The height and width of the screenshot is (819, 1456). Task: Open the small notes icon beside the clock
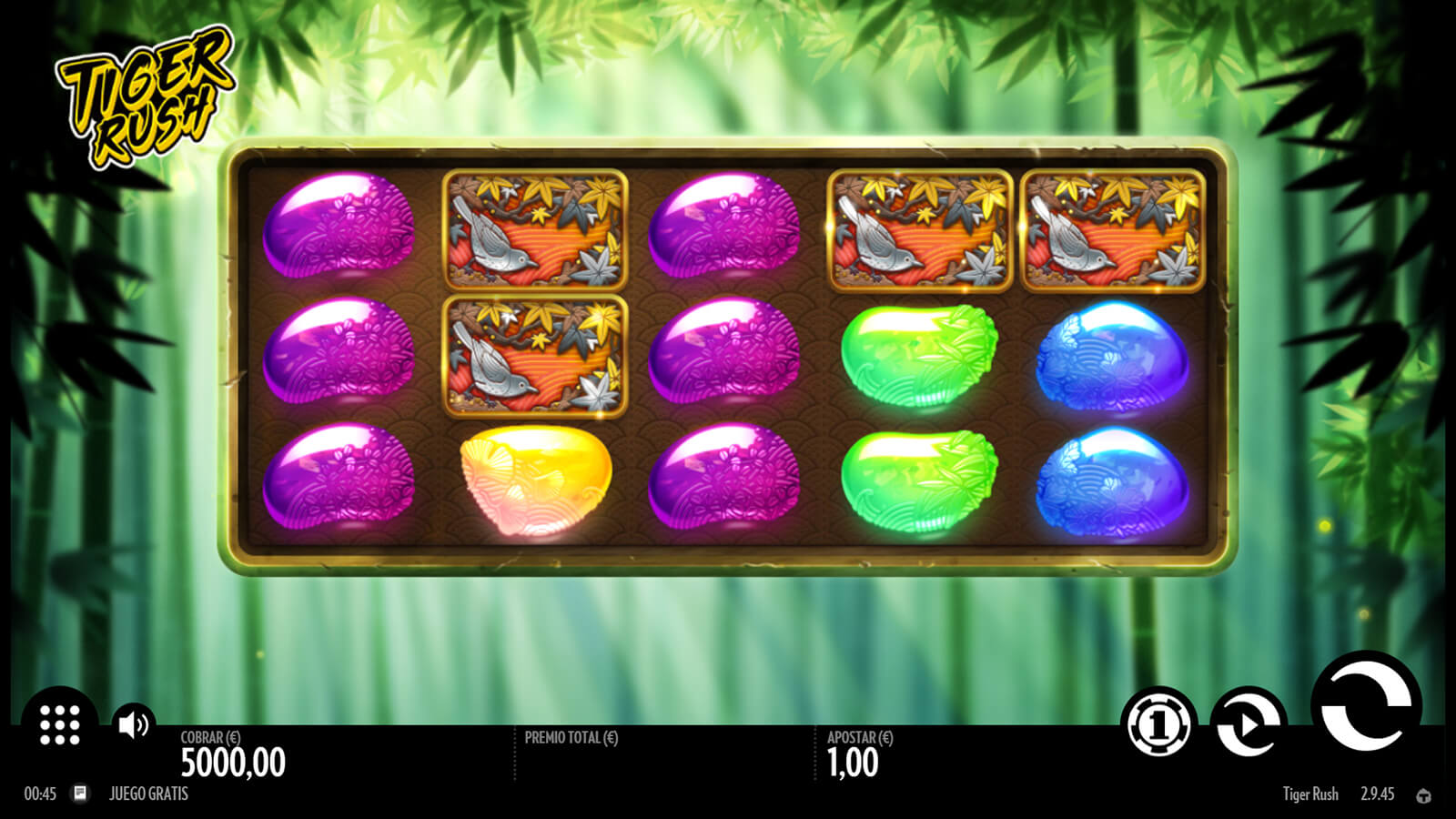[80, 794]
